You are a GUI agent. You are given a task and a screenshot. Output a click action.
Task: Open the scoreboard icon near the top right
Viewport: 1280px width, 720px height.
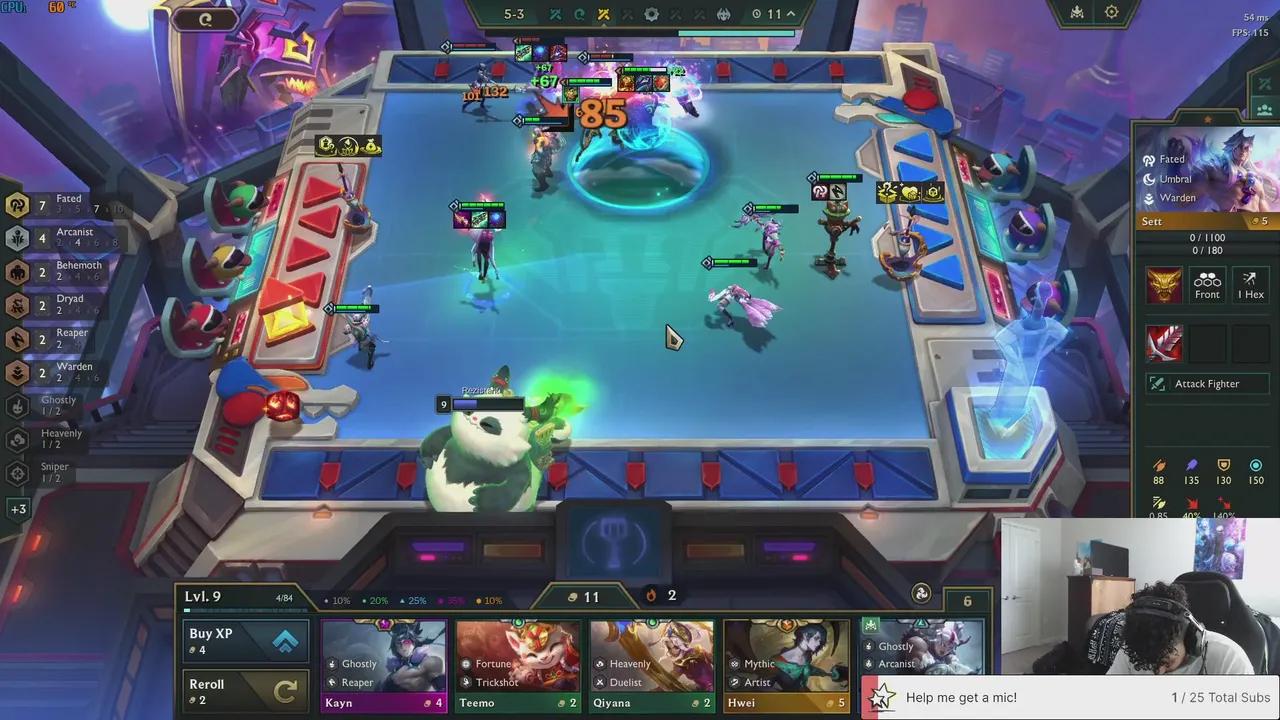click(1076, 12)
